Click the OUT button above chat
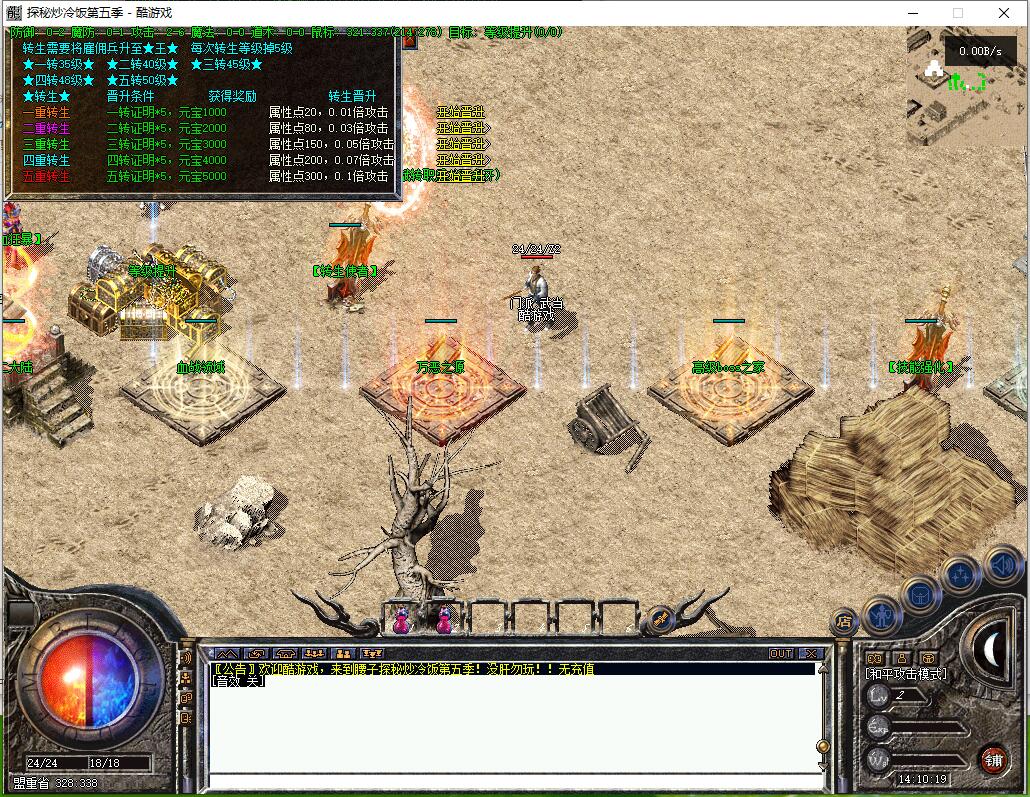1030x797 pixels. click(781, 654)
